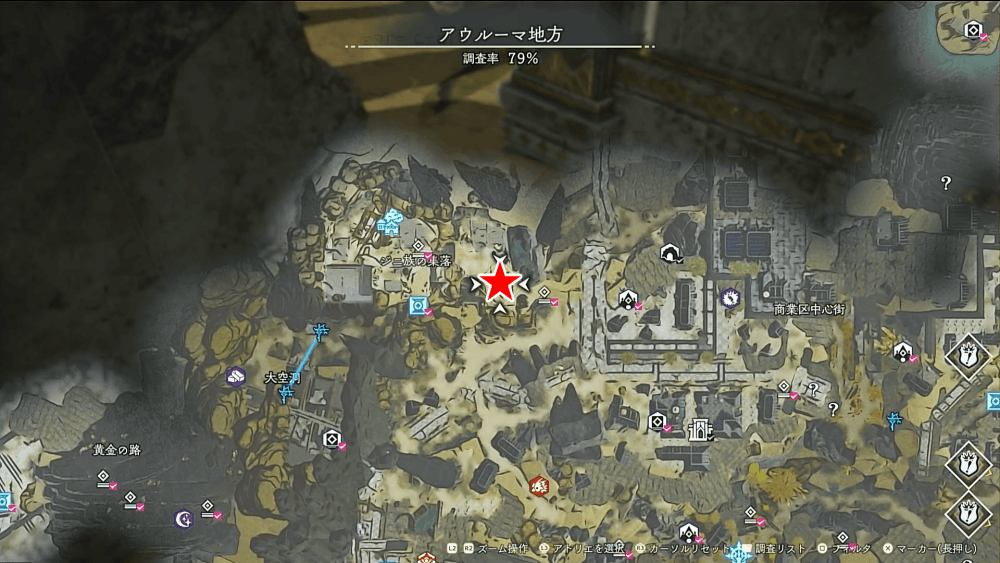Choose the purple ingot marker near 大空洞
This screenshot has height=563, width=1000.
(236, 376)
